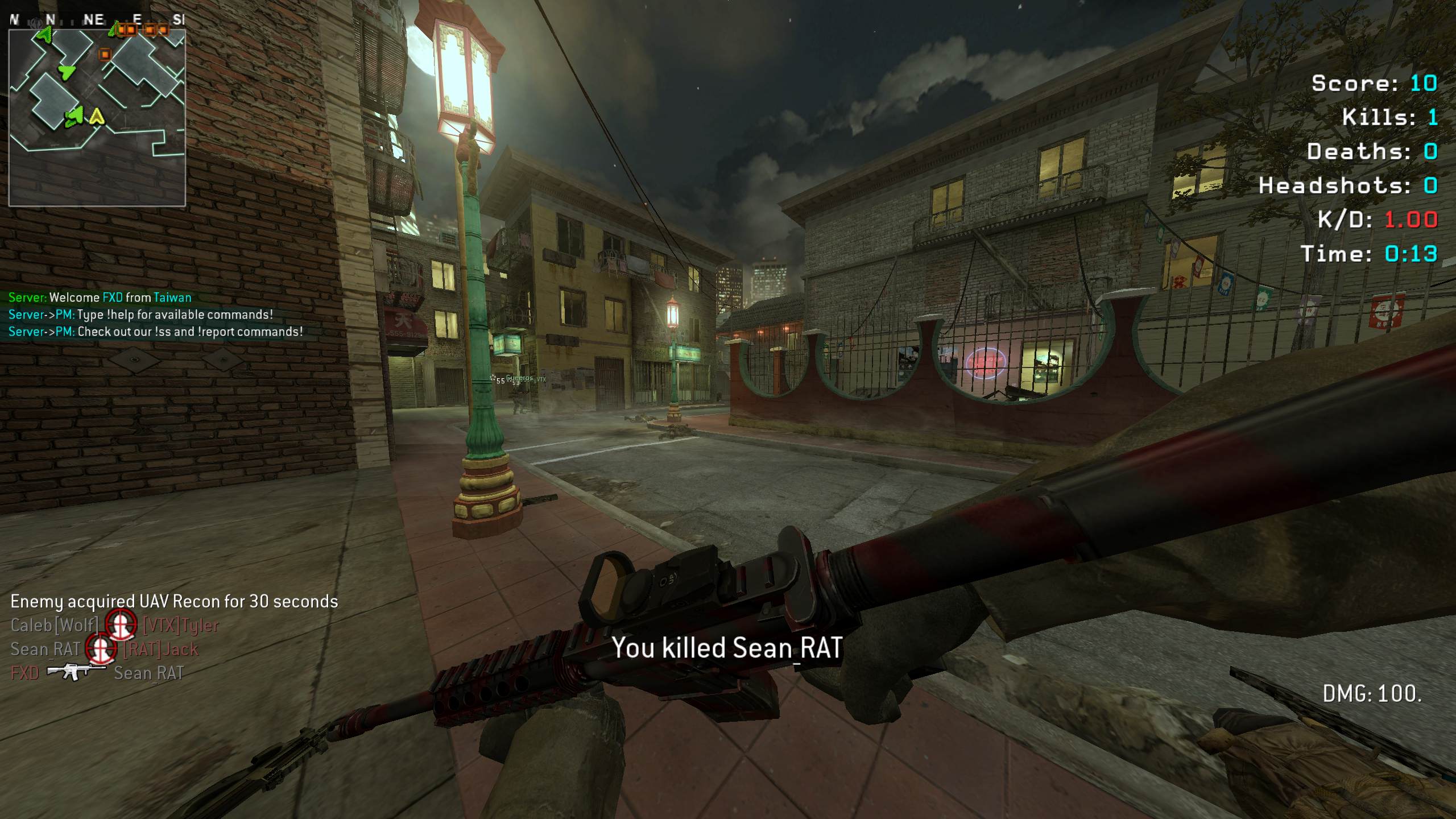Click the FXD rifle kill feed entry
Screen dimensions: 1456x819
tap(97, 673)
